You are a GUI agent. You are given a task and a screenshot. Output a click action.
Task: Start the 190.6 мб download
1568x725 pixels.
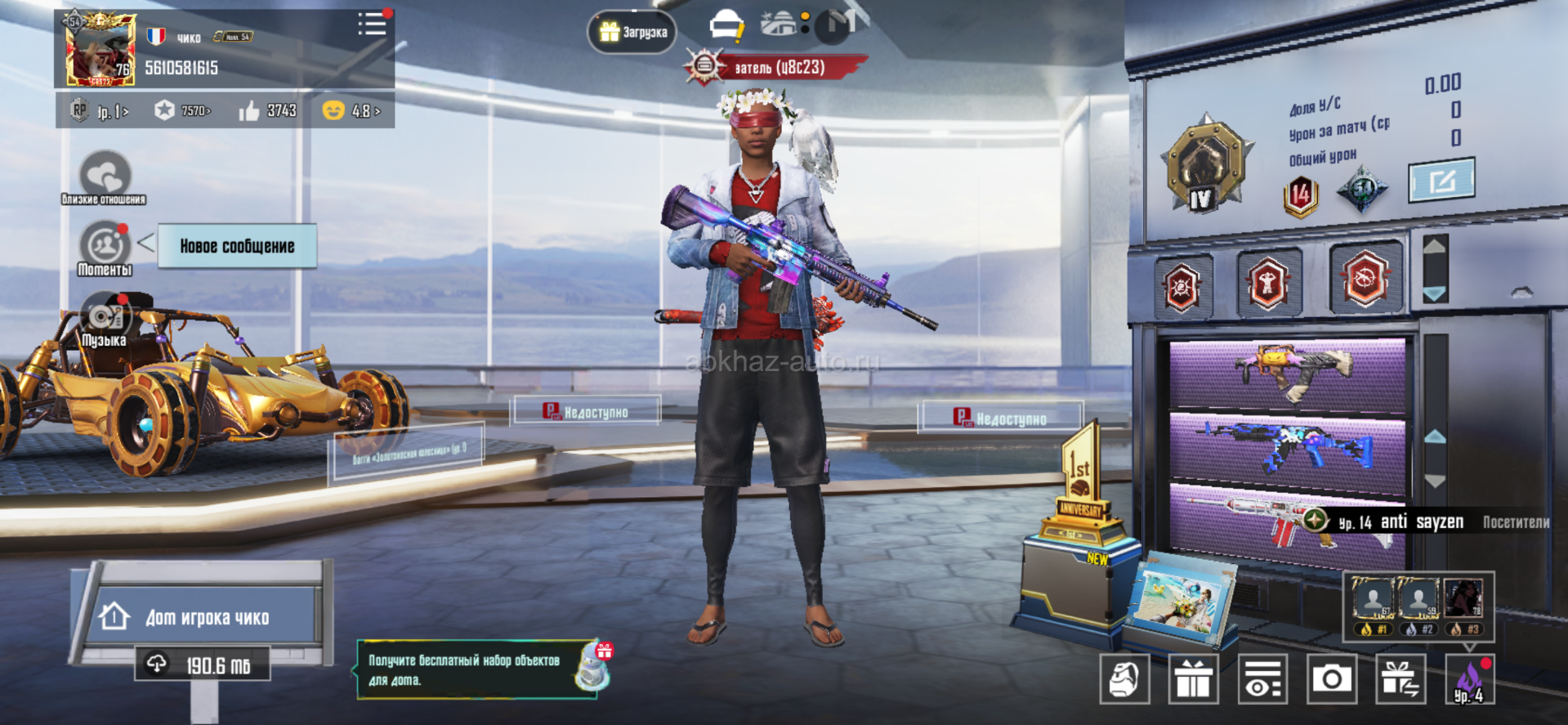click(x=202, y=665)
